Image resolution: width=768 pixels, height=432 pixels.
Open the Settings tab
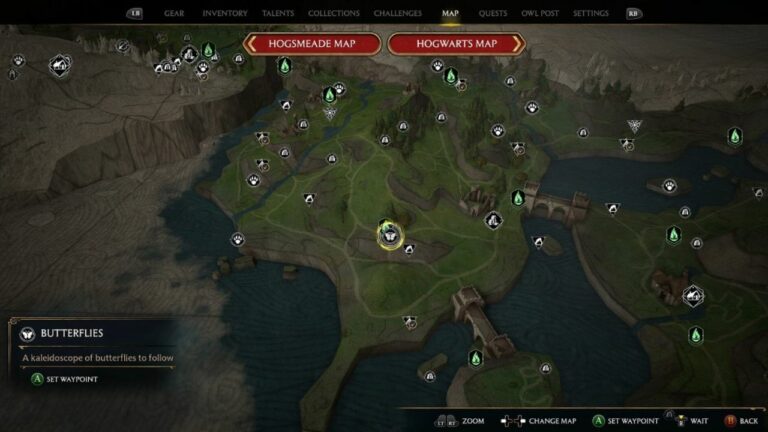(591, 13)
